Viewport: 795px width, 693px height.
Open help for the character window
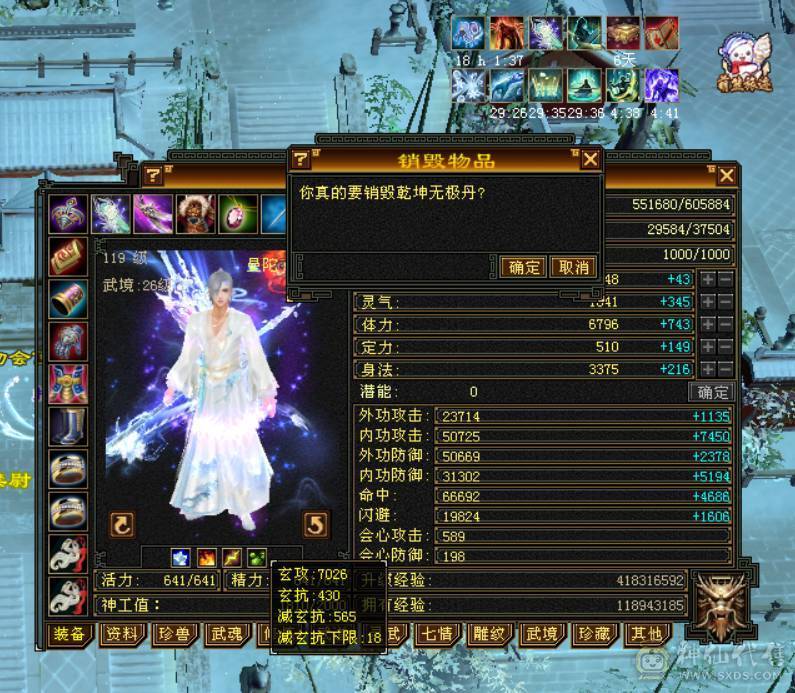point(153,176)
